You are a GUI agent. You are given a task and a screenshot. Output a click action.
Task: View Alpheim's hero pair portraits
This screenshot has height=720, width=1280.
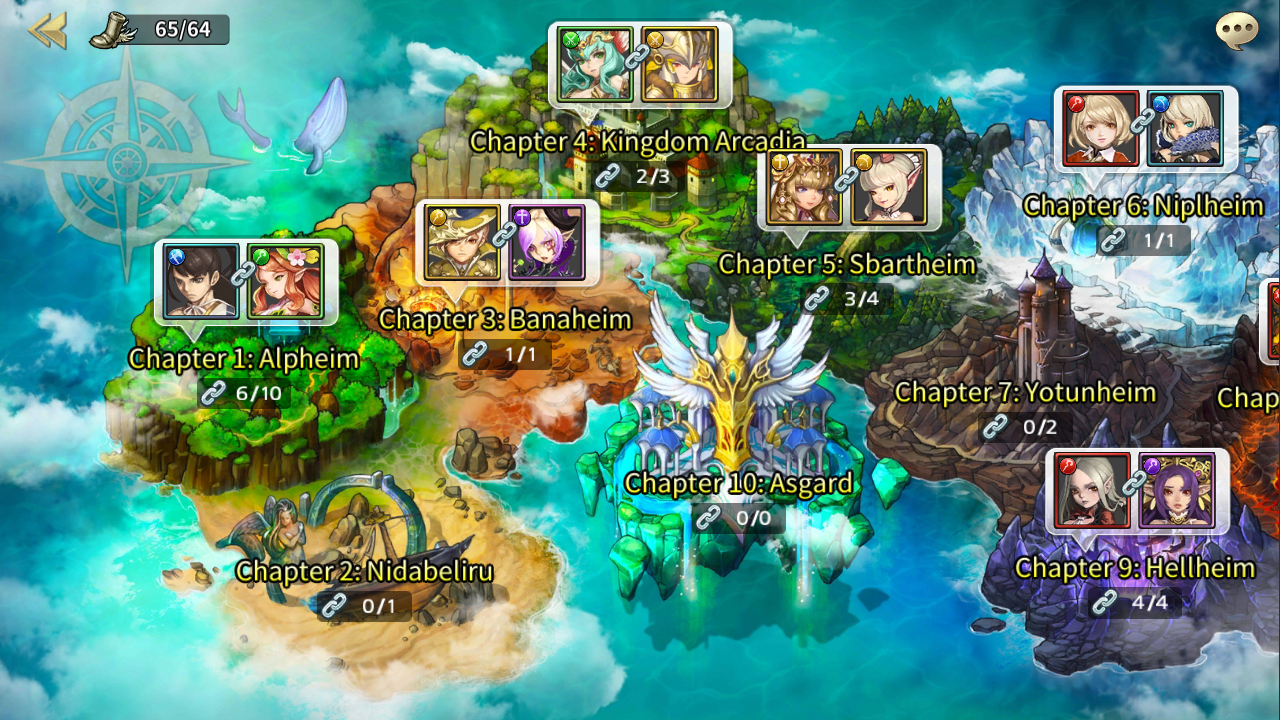point(245,281)
